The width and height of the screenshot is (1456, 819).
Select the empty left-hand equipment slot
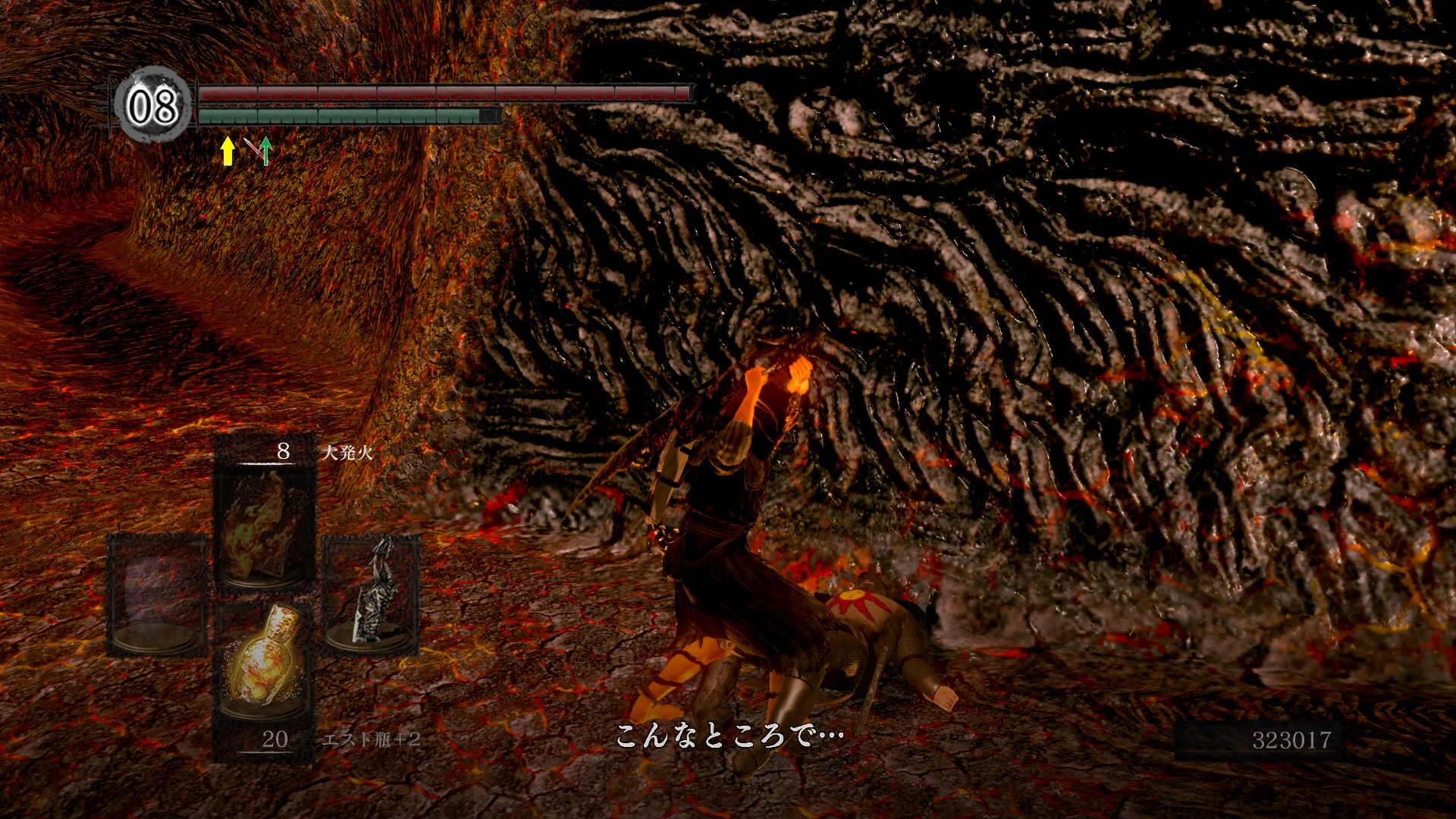(157, 594)
